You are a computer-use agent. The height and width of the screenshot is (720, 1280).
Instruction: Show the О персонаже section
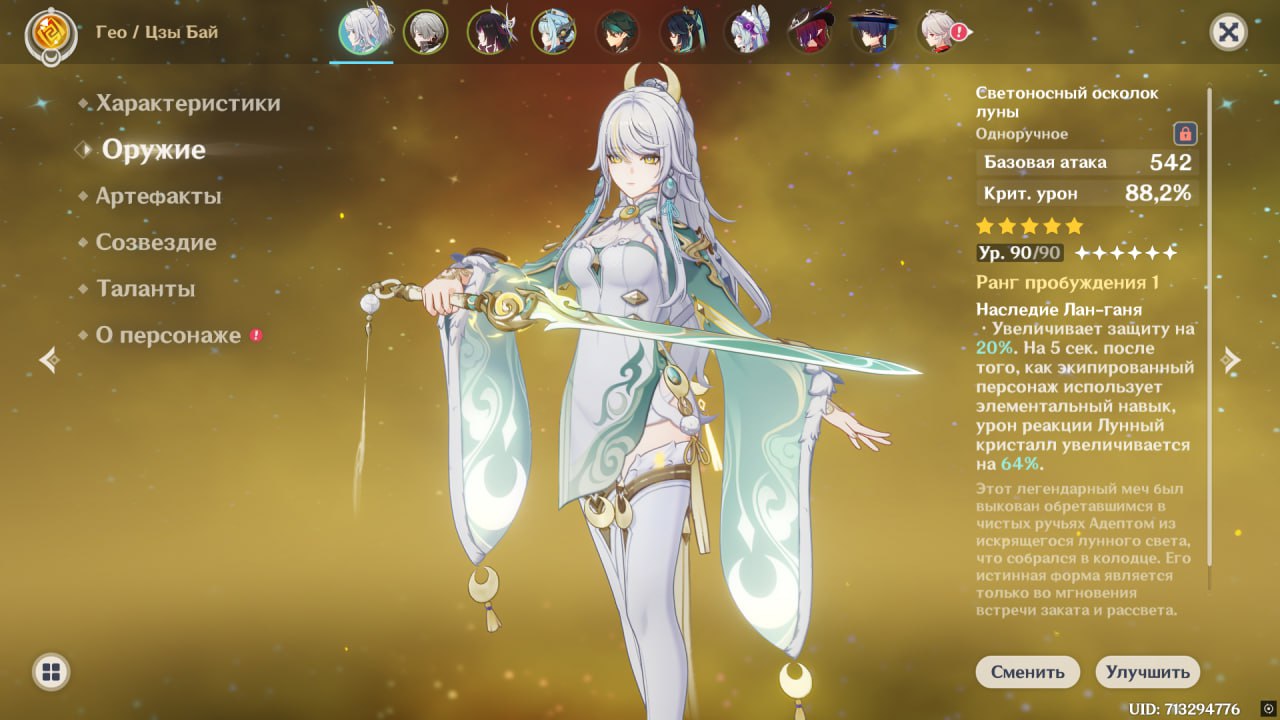coord(168,336)
